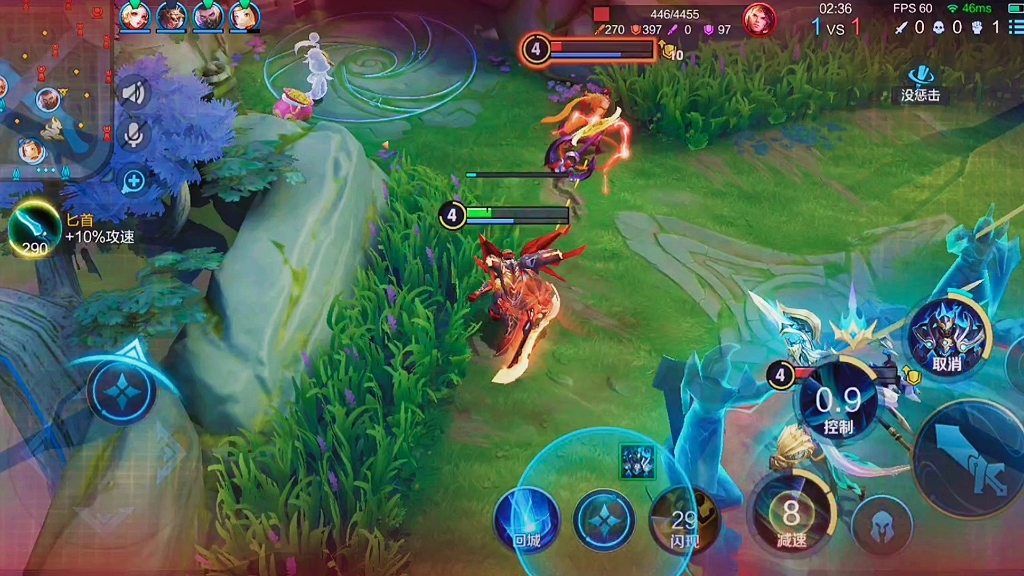Viewport: 1024px width, 576px height.
Task: Tap the small hero skin icon above 闪现
Action: coord(637,461)
